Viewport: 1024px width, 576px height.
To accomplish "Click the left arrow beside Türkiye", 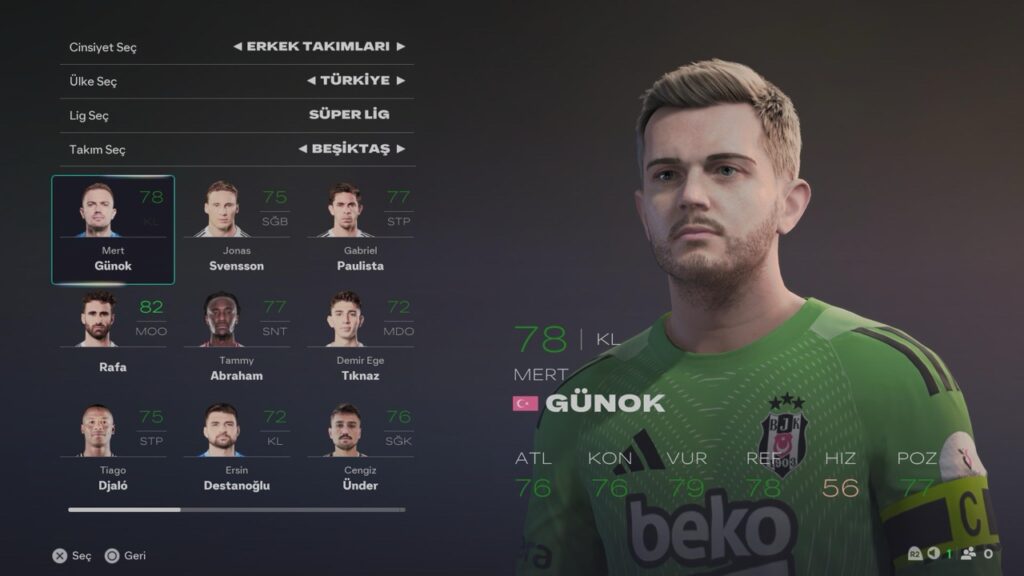I will click(311, 81).
